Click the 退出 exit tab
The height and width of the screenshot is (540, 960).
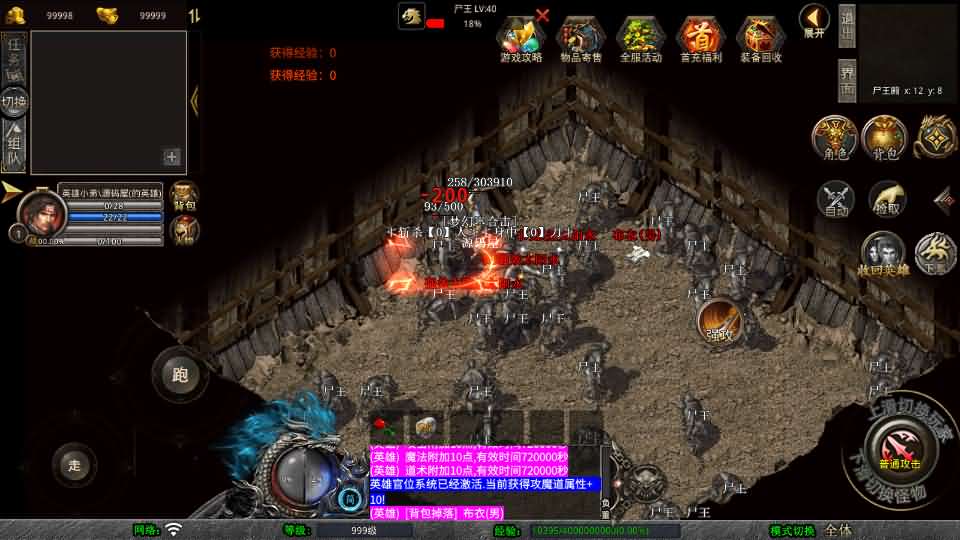click(x=847, y=26)
